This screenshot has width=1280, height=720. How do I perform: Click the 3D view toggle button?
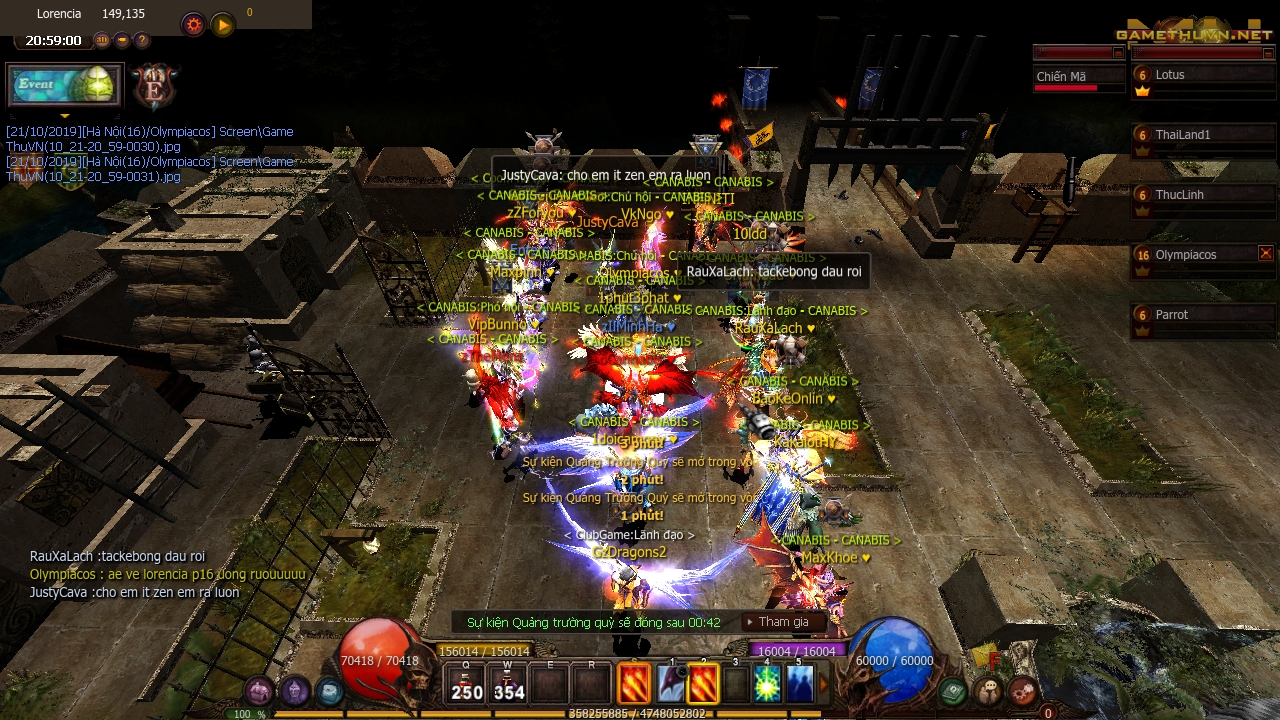(102, 40)
